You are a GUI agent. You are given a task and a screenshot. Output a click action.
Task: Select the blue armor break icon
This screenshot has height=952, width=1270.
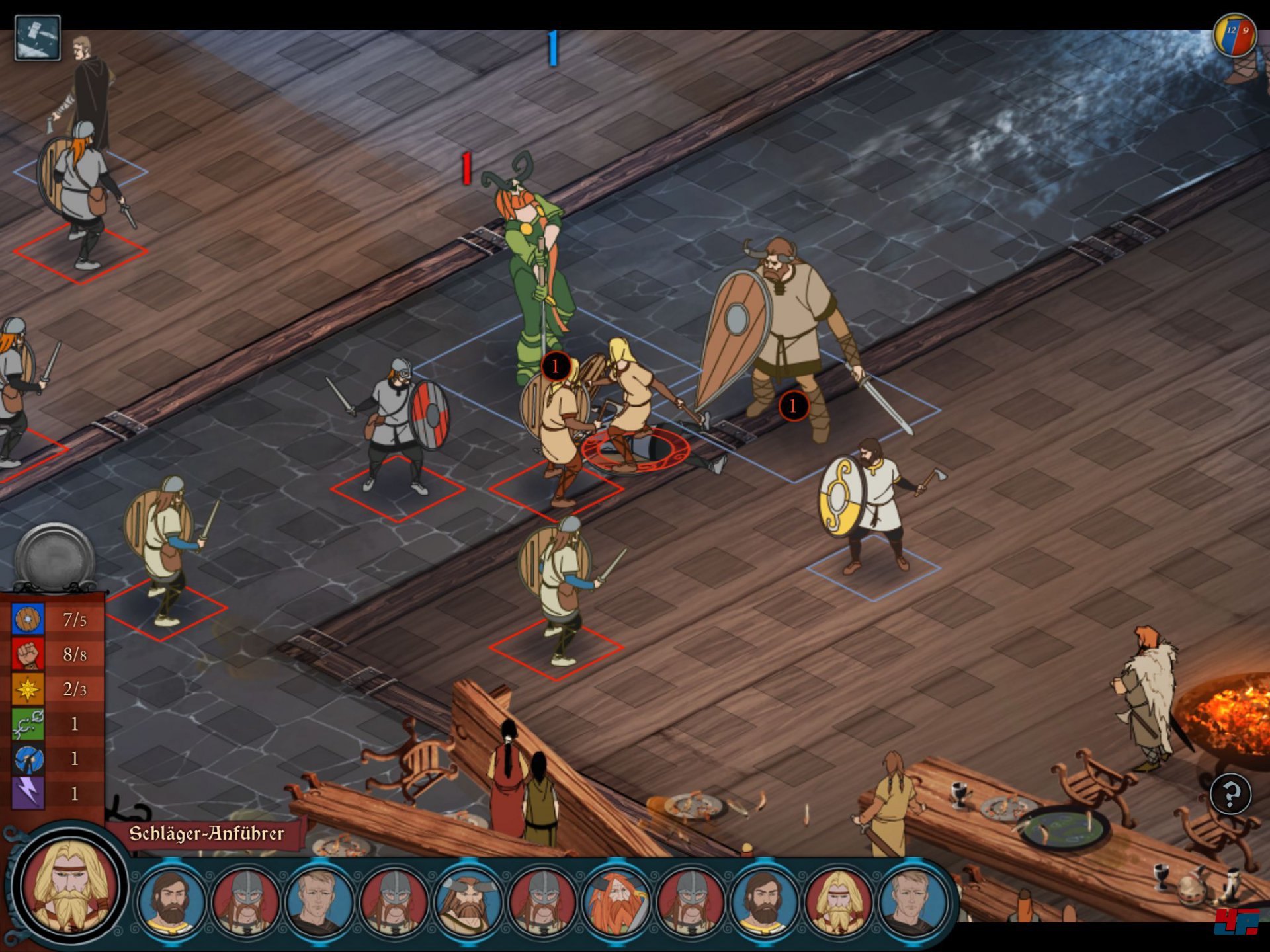pos(28,759)
